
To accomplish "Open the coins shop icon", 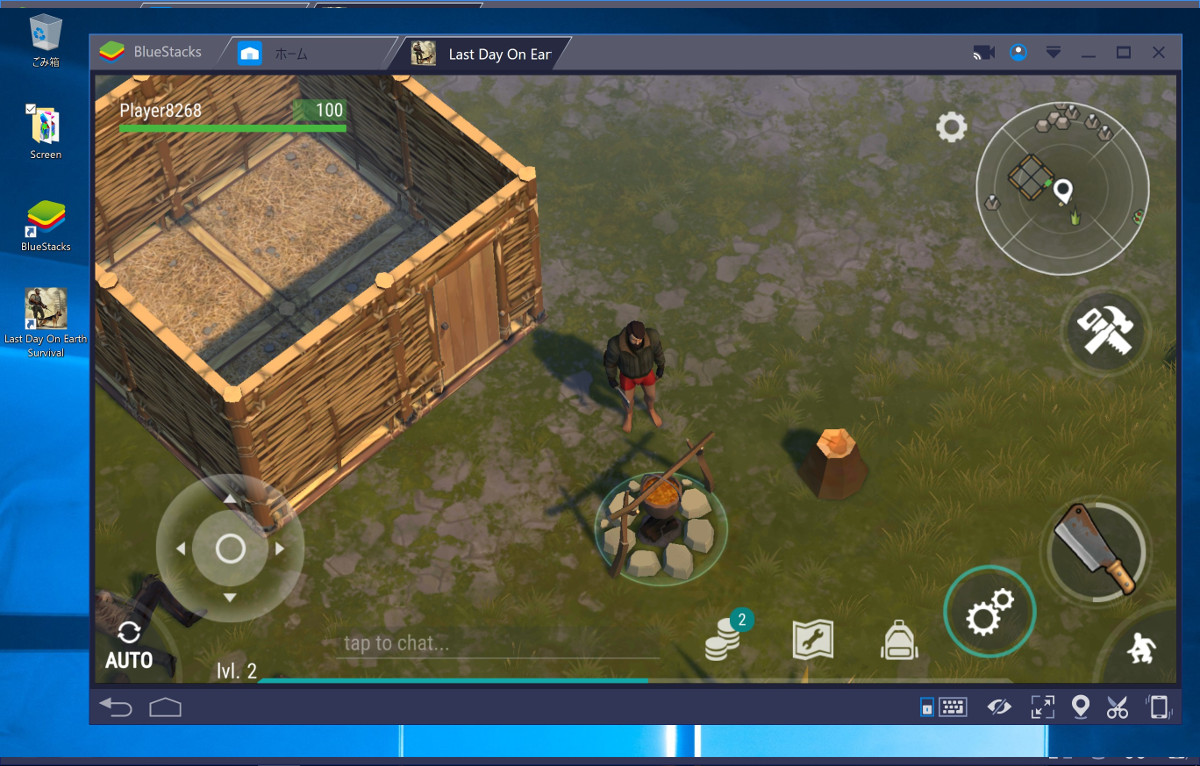I will point(724,640).
